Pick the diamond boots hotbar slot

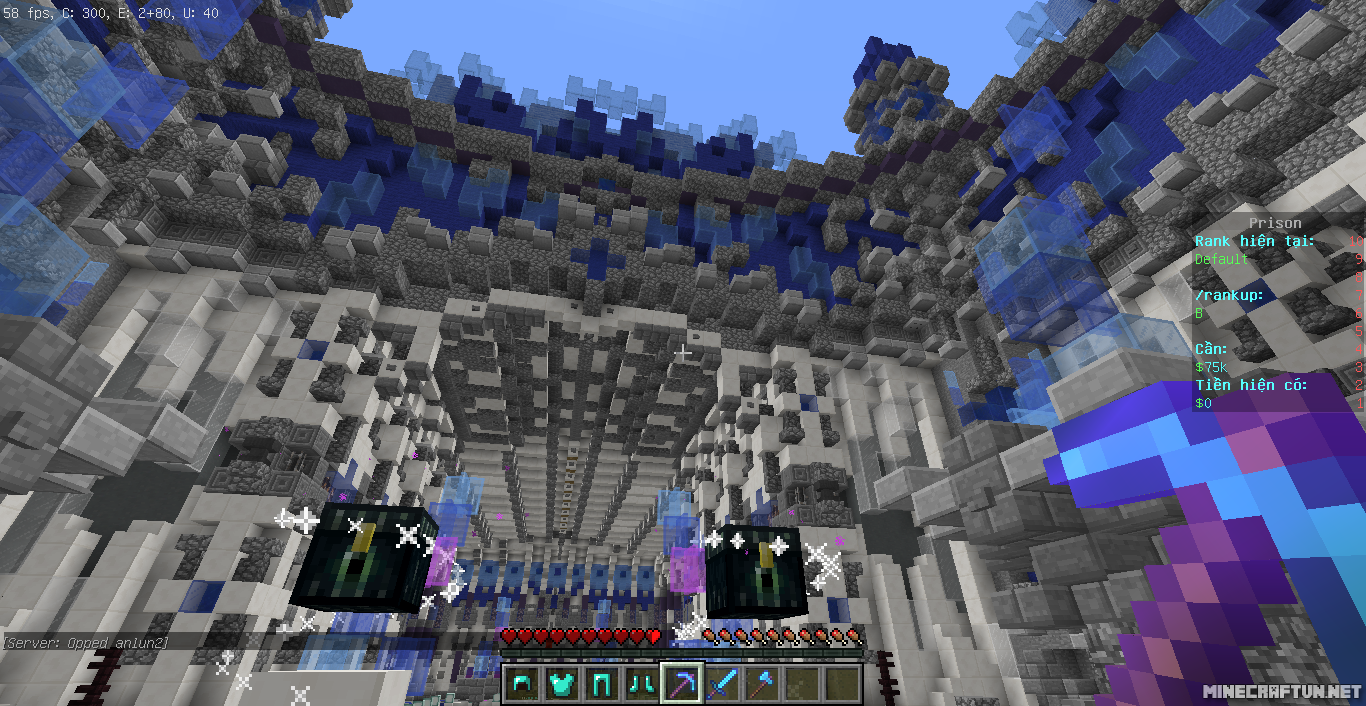tap(642, 684)
